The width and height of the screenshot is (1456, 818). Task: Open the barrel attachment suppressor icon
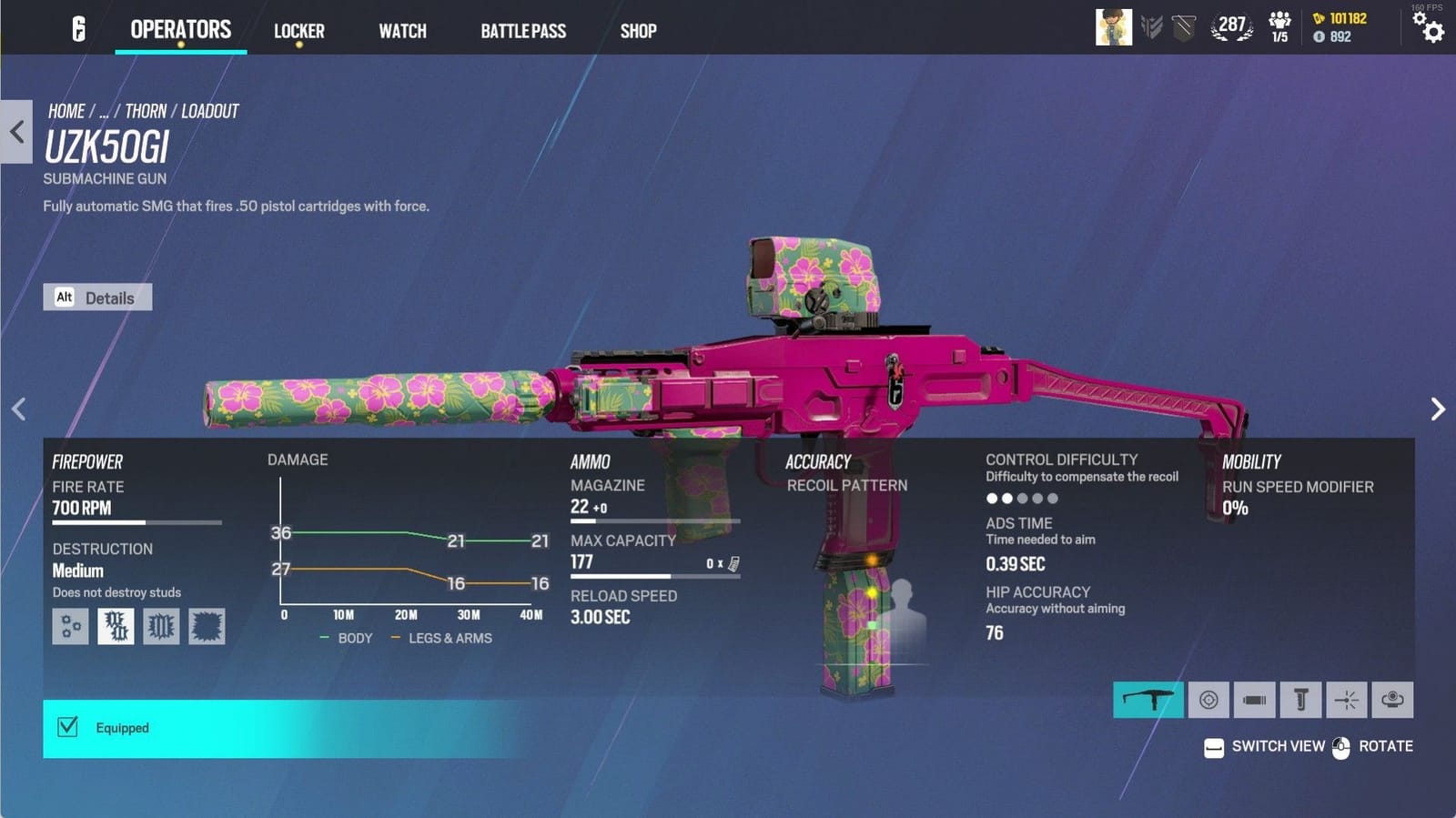(1254, 700)
